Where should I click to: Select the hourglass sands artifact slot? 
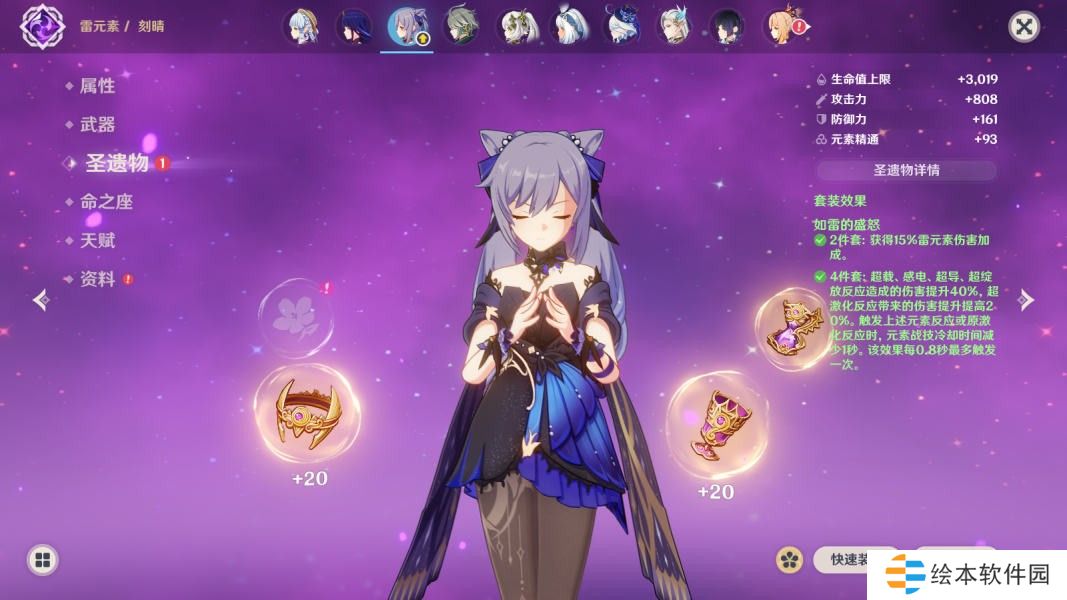(x=792, y=329)
